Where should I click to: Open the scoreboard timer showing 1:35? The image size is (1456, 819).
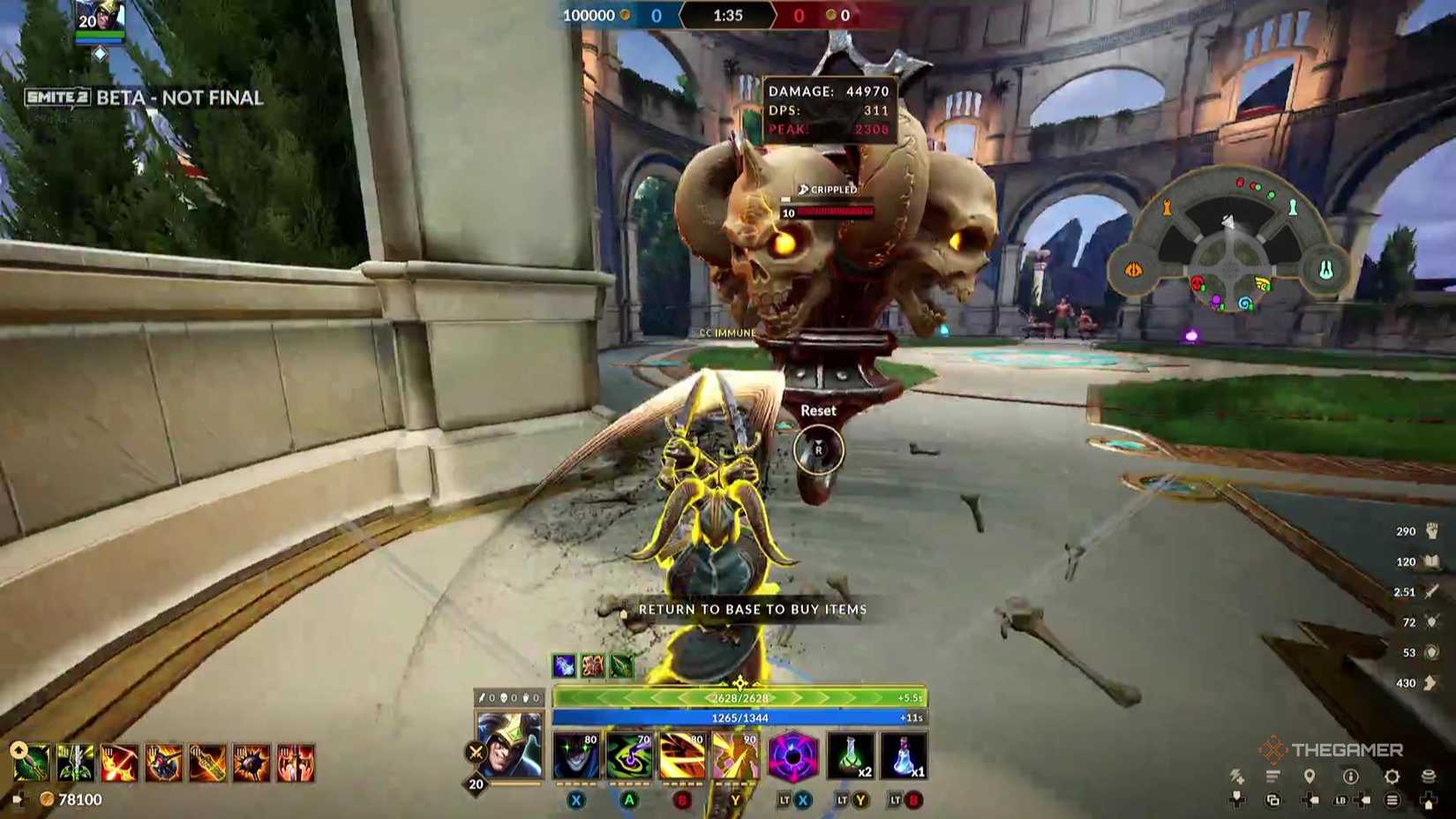(727, 15)
